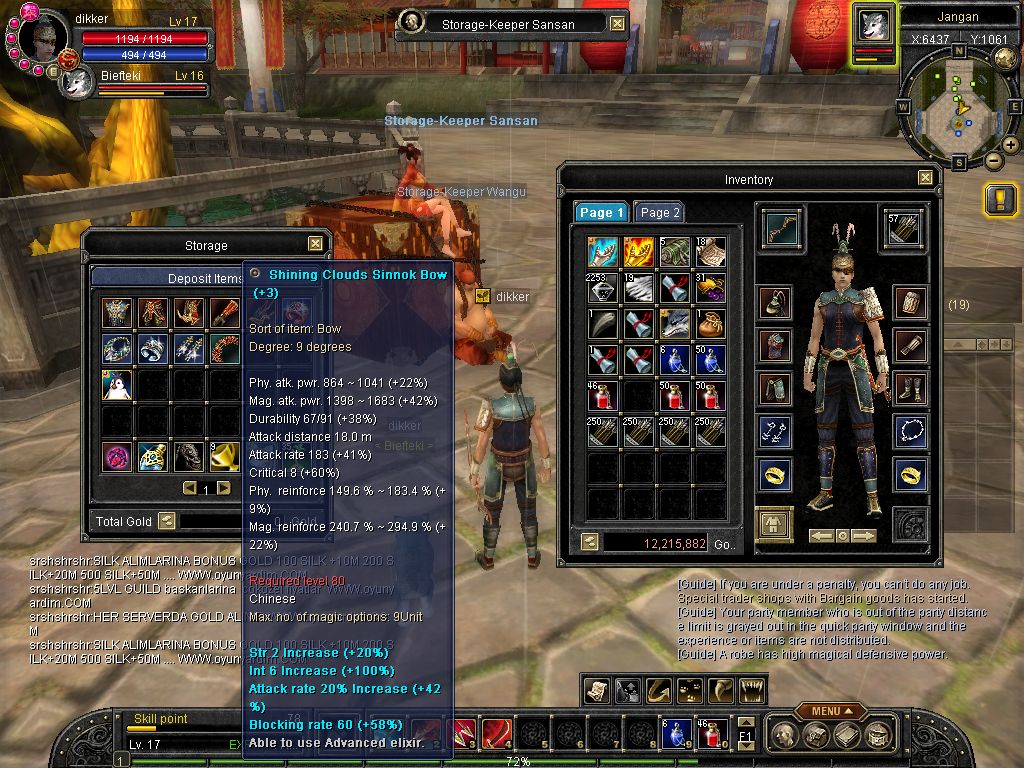The width and height of the screenshot is (1024, 768).
Task: Use the red potion in quickslot 0
Action: 711,734
